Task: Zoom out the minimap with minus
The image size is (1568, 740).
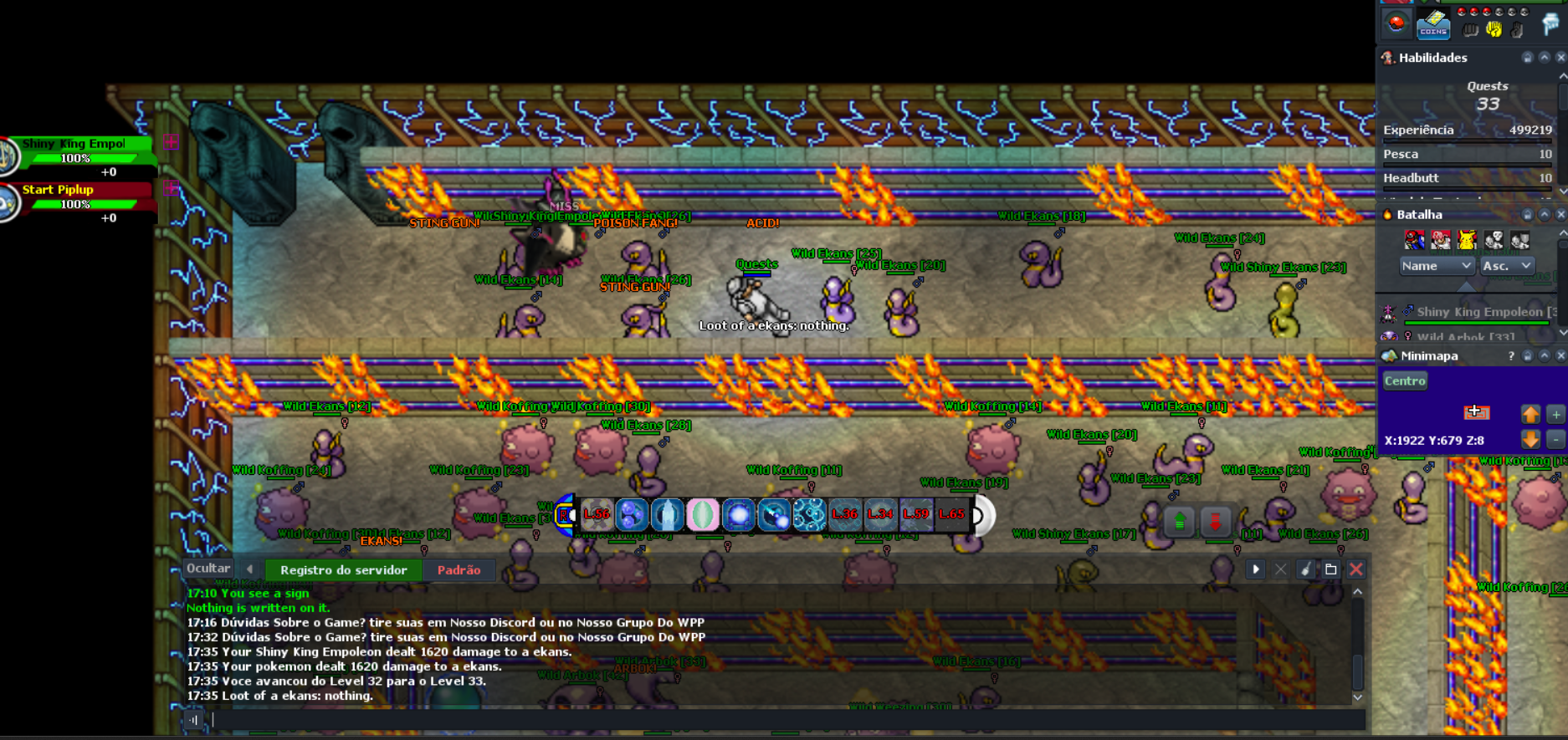Action: click(1555, 440)
